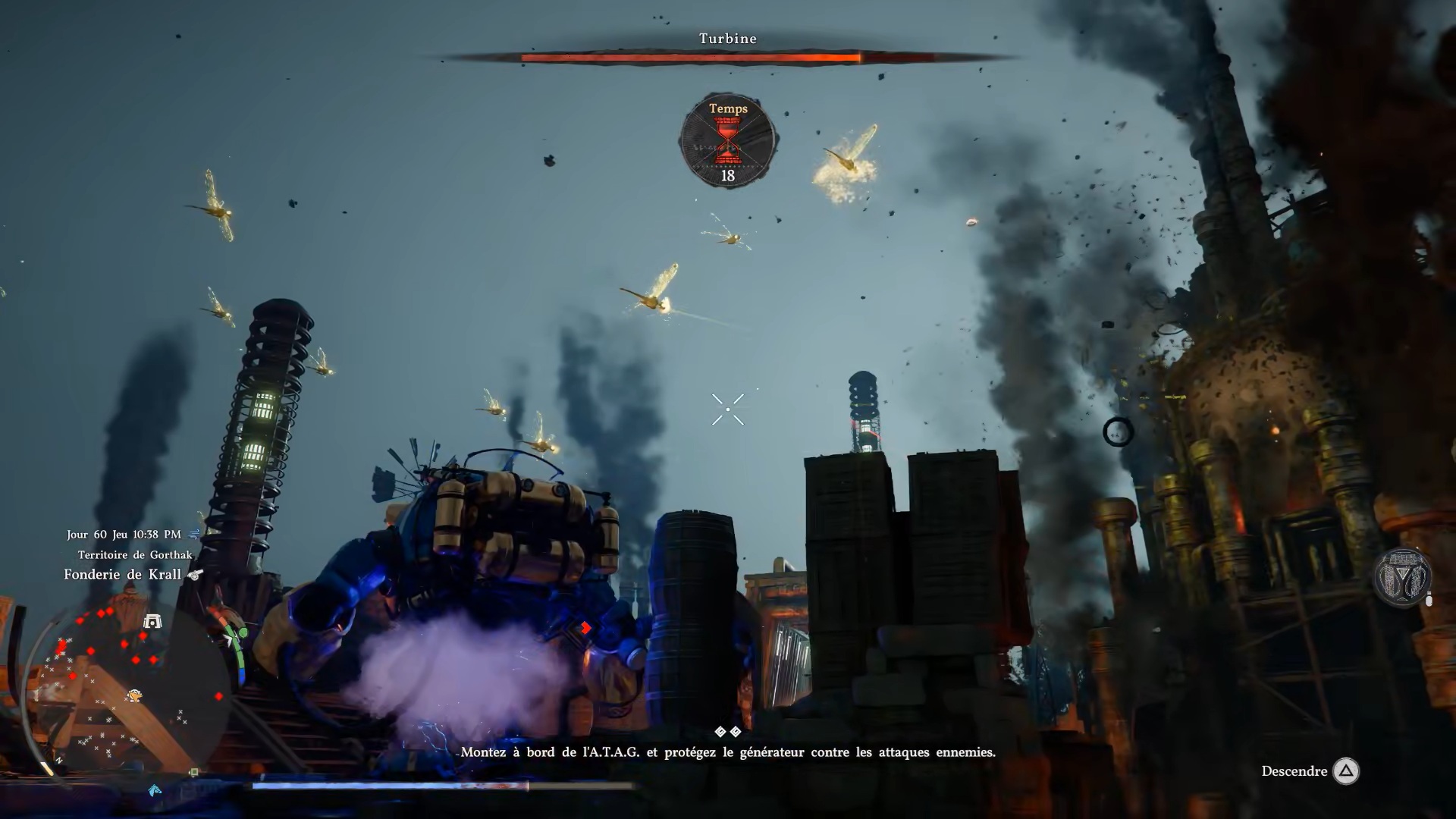
Task: Click the blue horse mount icon
Action: coord(155,790)
